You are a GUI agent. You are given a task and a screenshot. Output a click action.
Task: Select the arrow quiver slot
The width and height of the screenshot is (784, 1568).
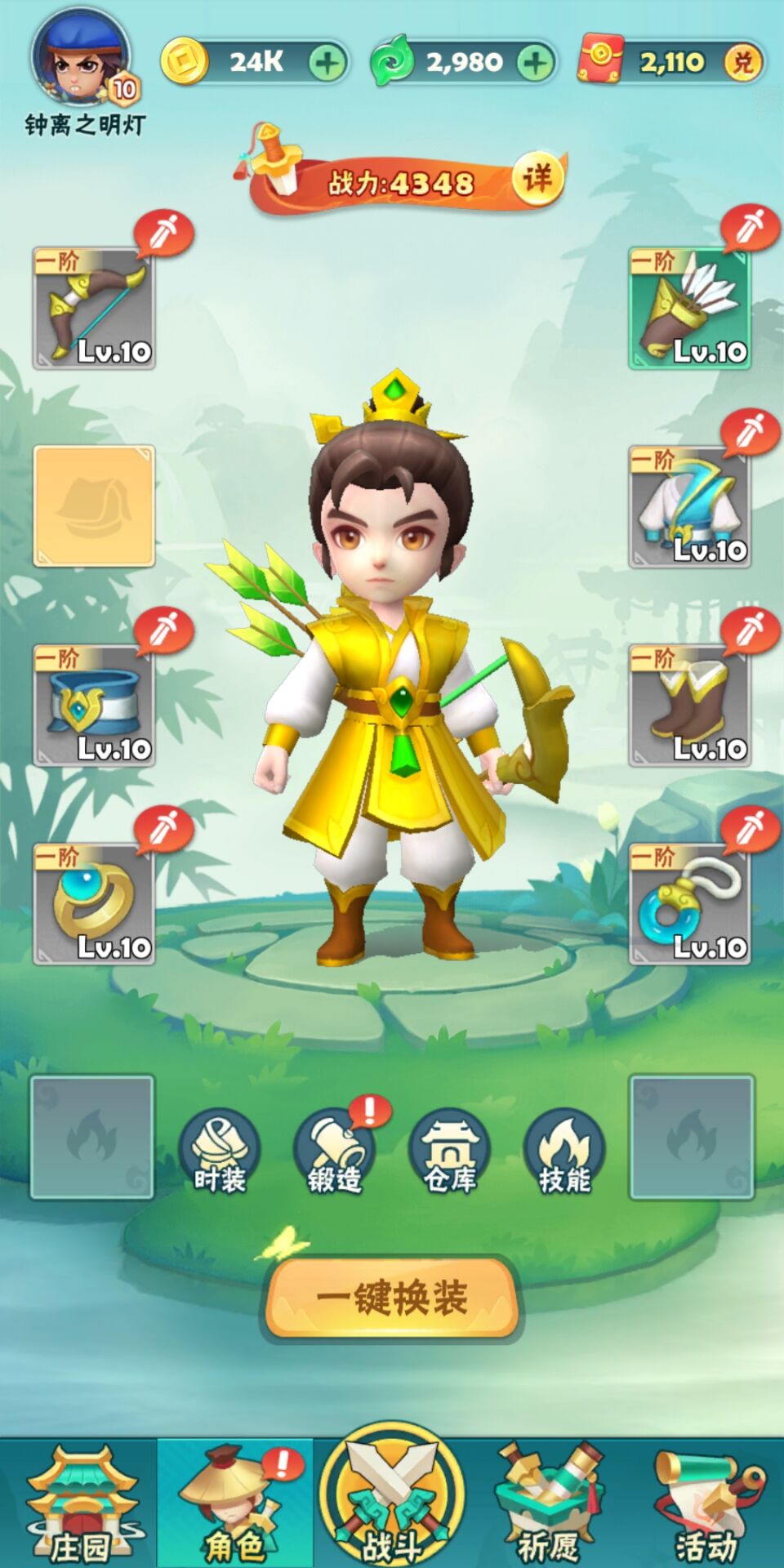tap(690, 309)
